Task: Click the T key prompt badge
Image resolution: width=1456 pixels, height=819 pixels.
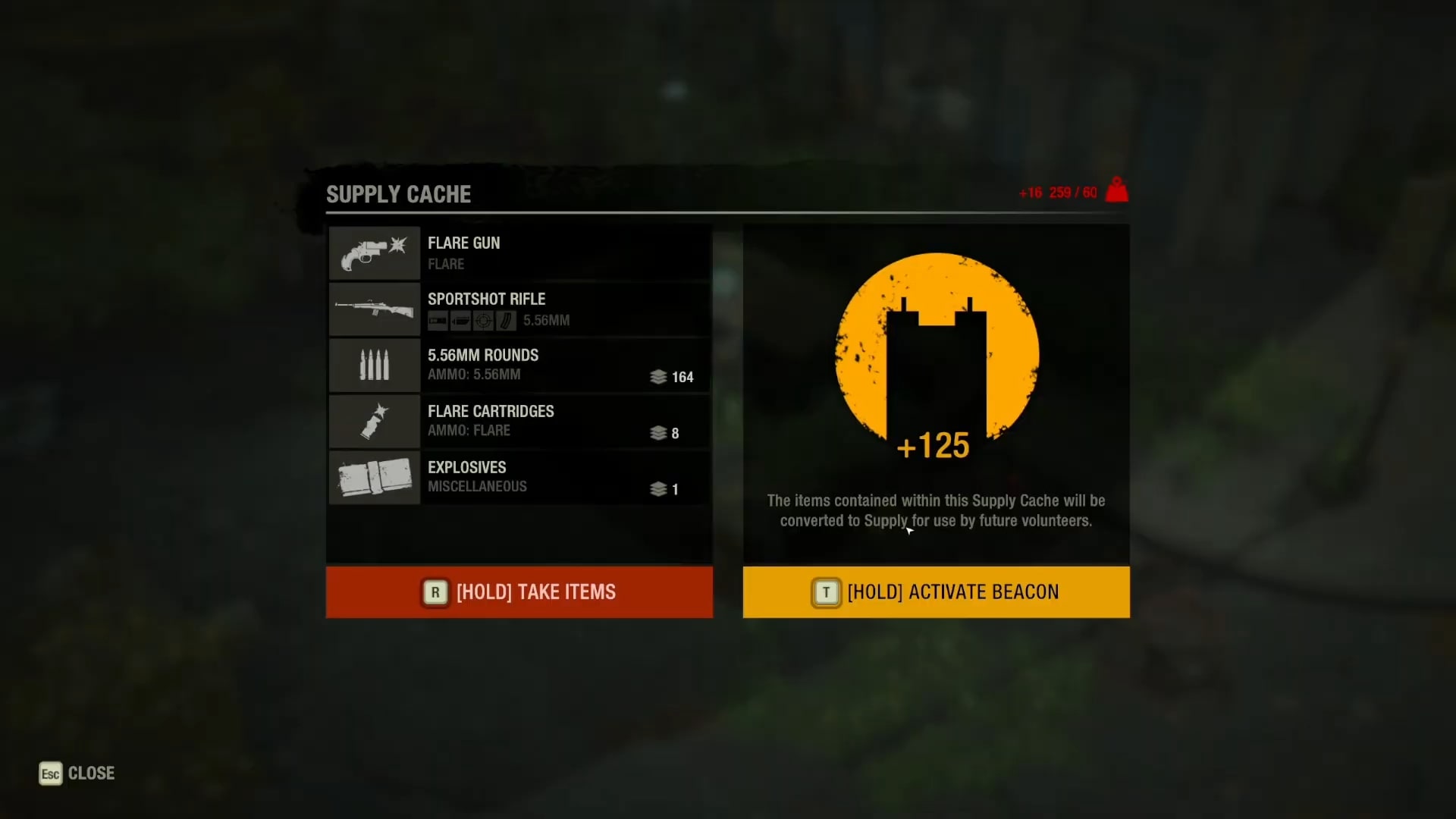Action: coord(827,592)
